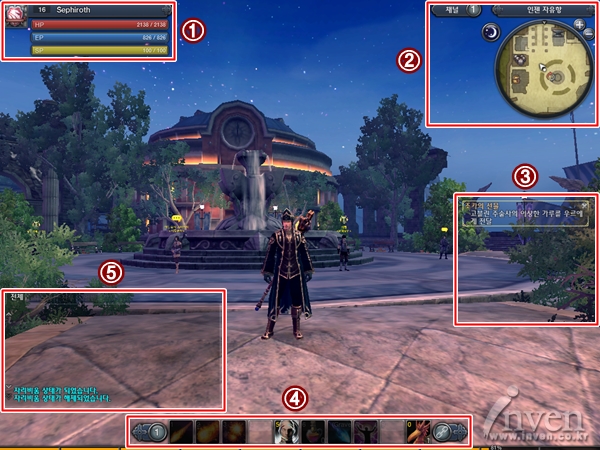
Task: Zoom in the minimap with plus button
Action: [579, 23]
